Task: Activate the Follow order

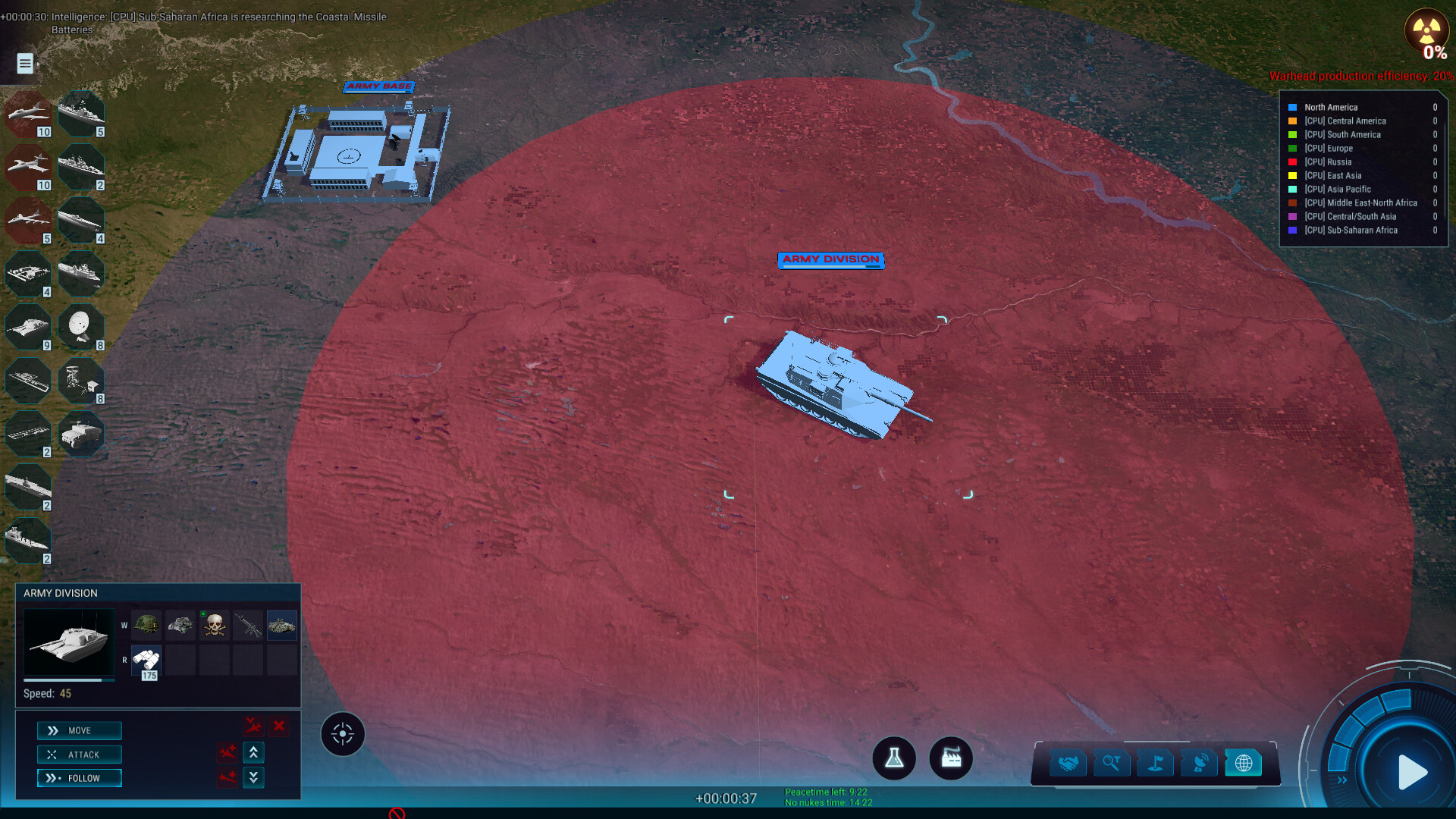Action: click(x=80, y=778)
